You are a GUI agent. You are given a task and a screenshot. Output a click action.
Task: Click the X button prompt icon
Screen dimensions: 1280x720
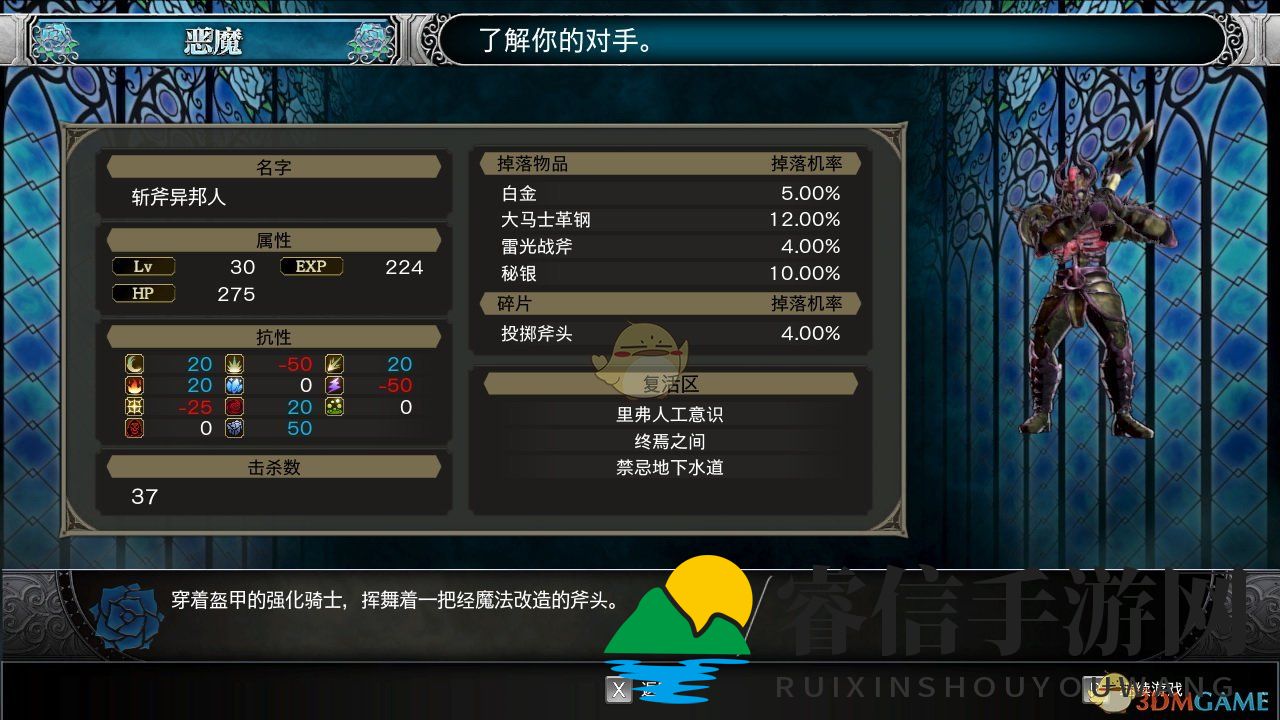[x=619, y=690]
